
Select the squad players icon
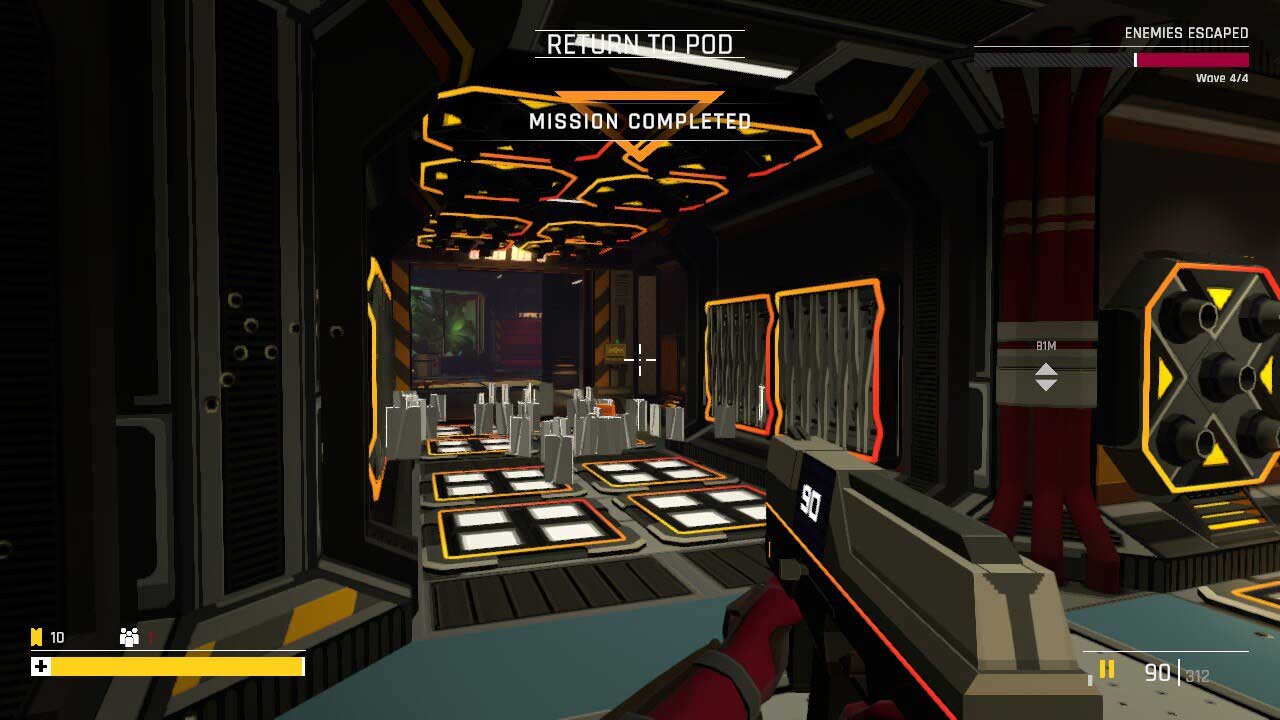129,637
